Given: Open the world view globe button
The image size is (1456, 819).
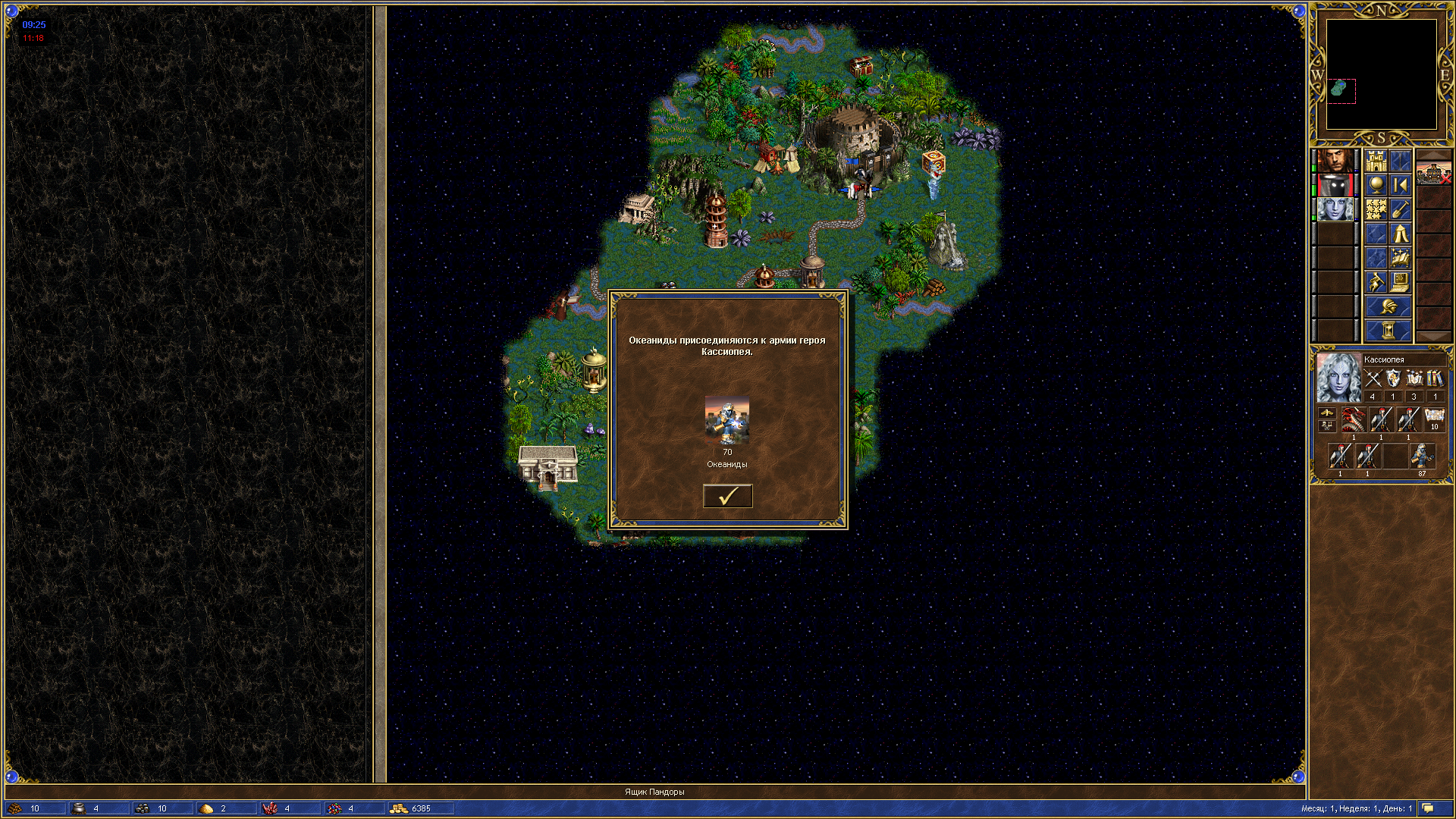Looking at the screenshot, I should coord(1376,185).
